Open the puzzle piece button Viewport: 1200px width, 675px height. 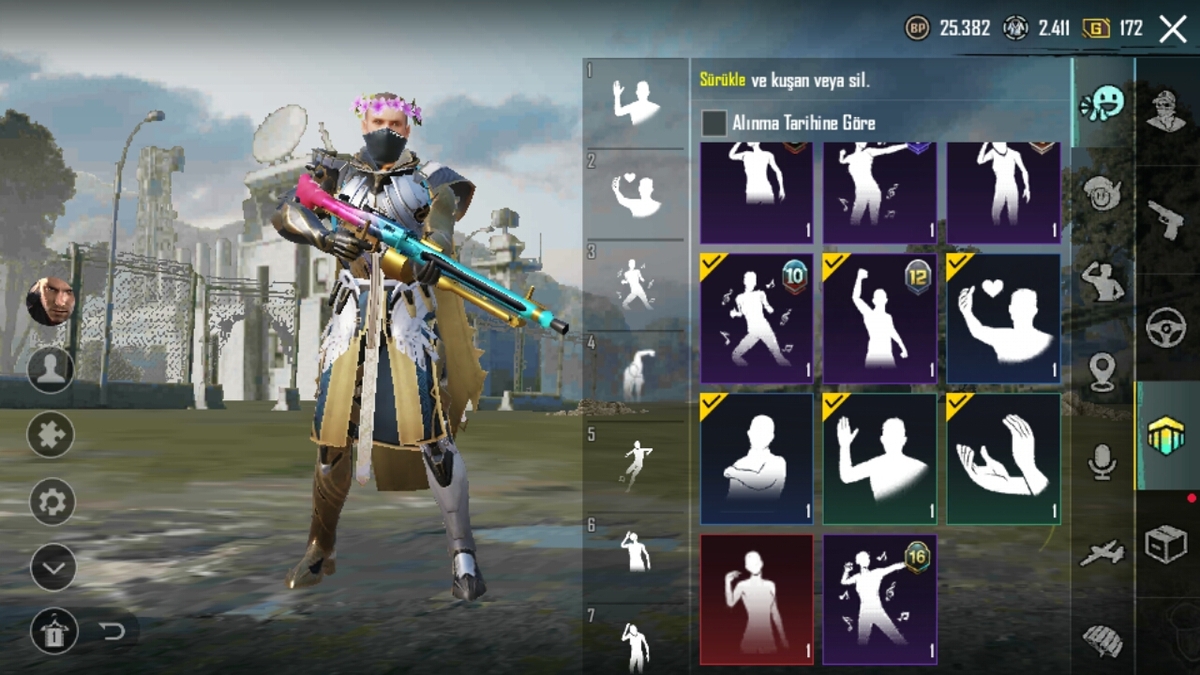tap(51, 435)
